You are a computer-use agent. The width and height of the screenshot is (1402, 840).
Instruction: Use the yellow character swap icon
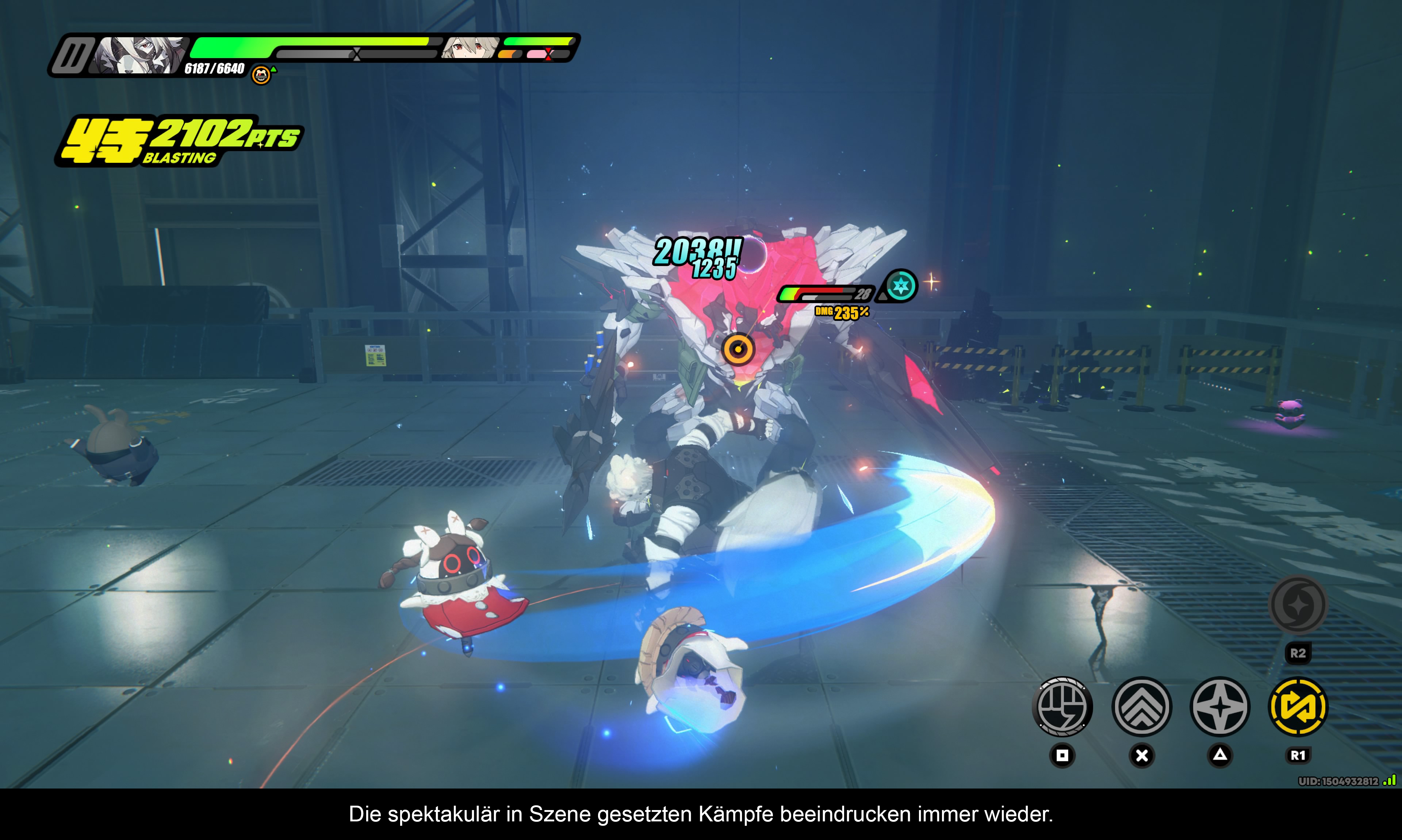1298,707
